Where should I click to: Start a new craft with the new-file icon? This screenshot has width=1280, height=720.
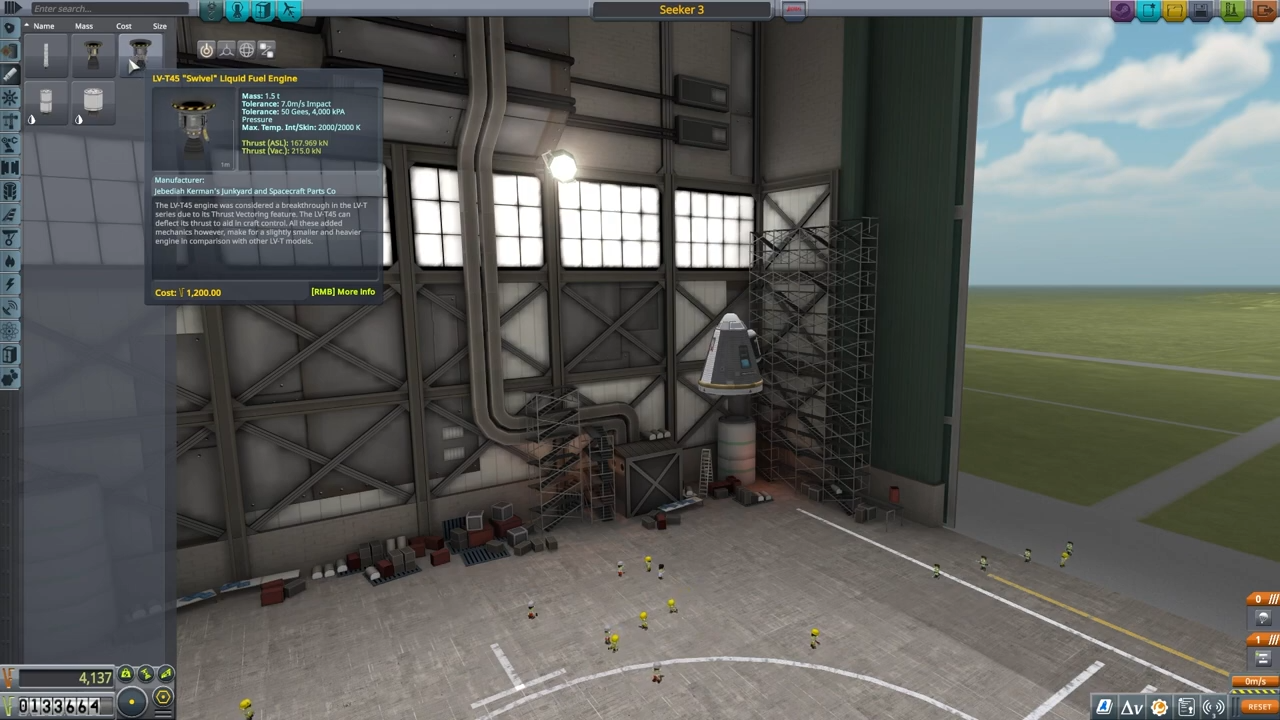tap(1148, 10)
